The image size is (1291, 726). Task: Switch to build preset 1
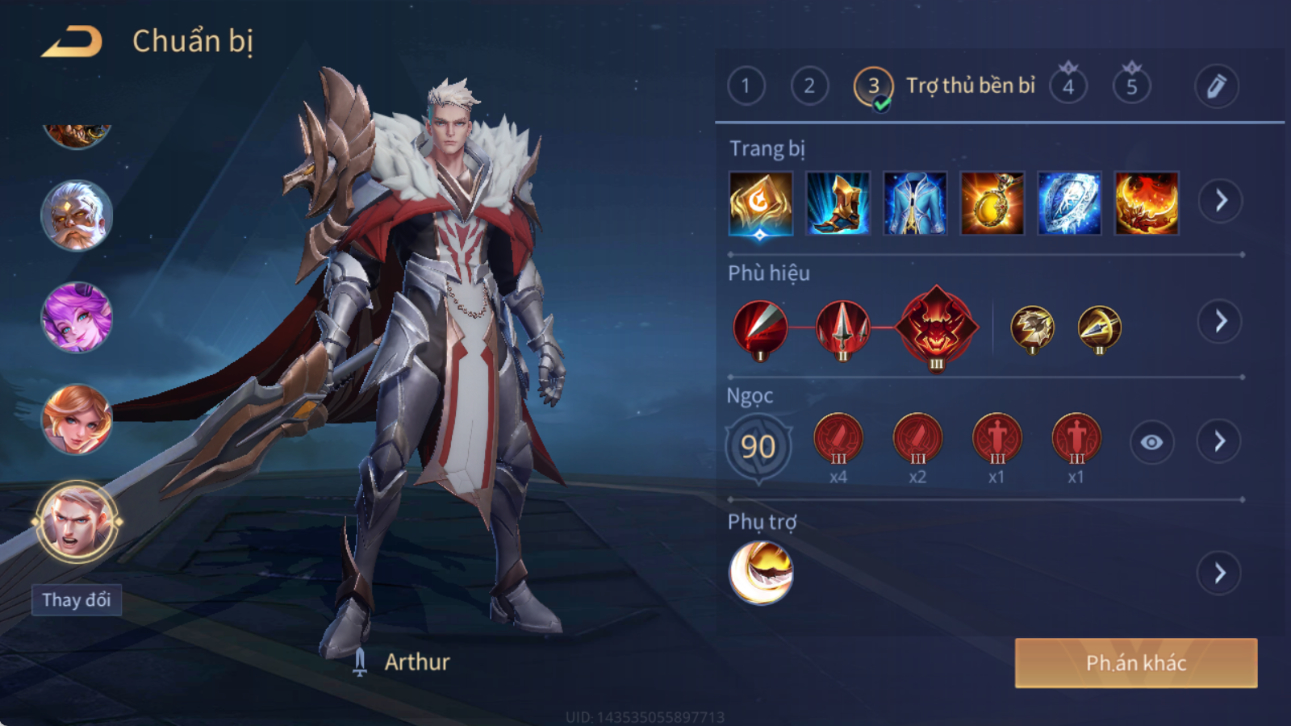click(746, 86)
